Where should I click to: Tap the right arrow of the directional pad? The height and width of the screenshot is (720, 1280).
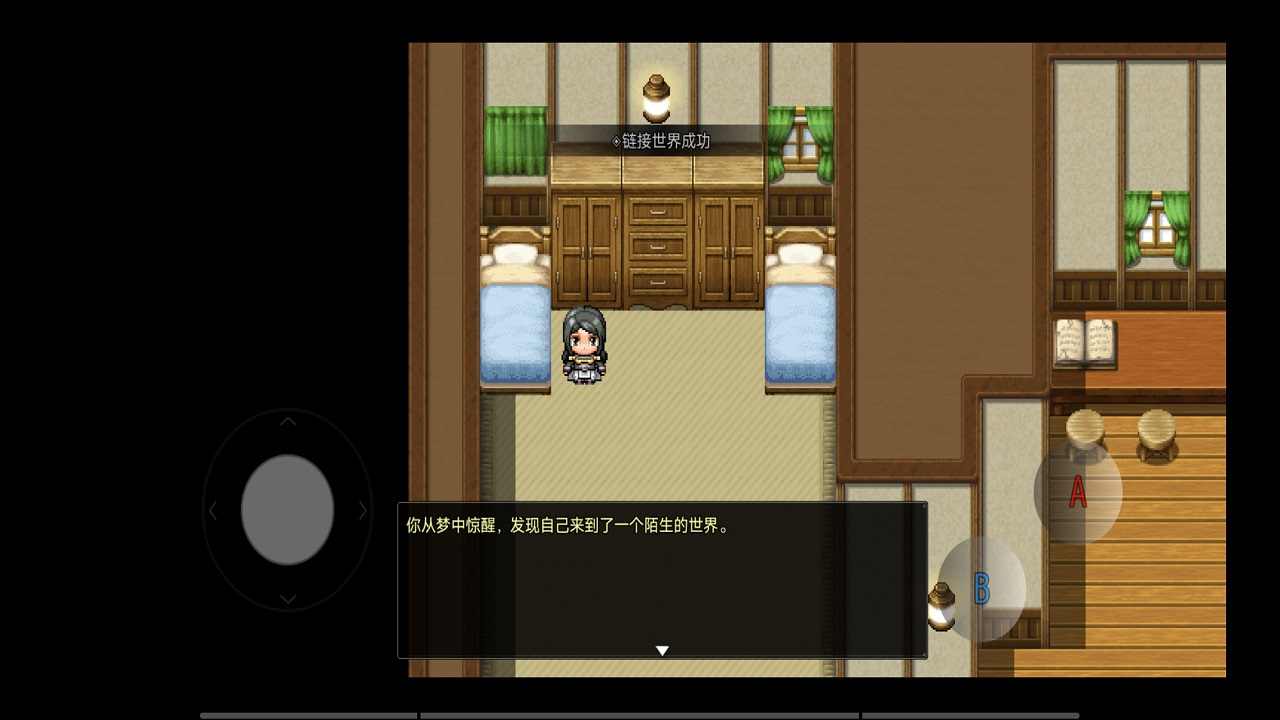pyautogui.click(x=361, y=511)
